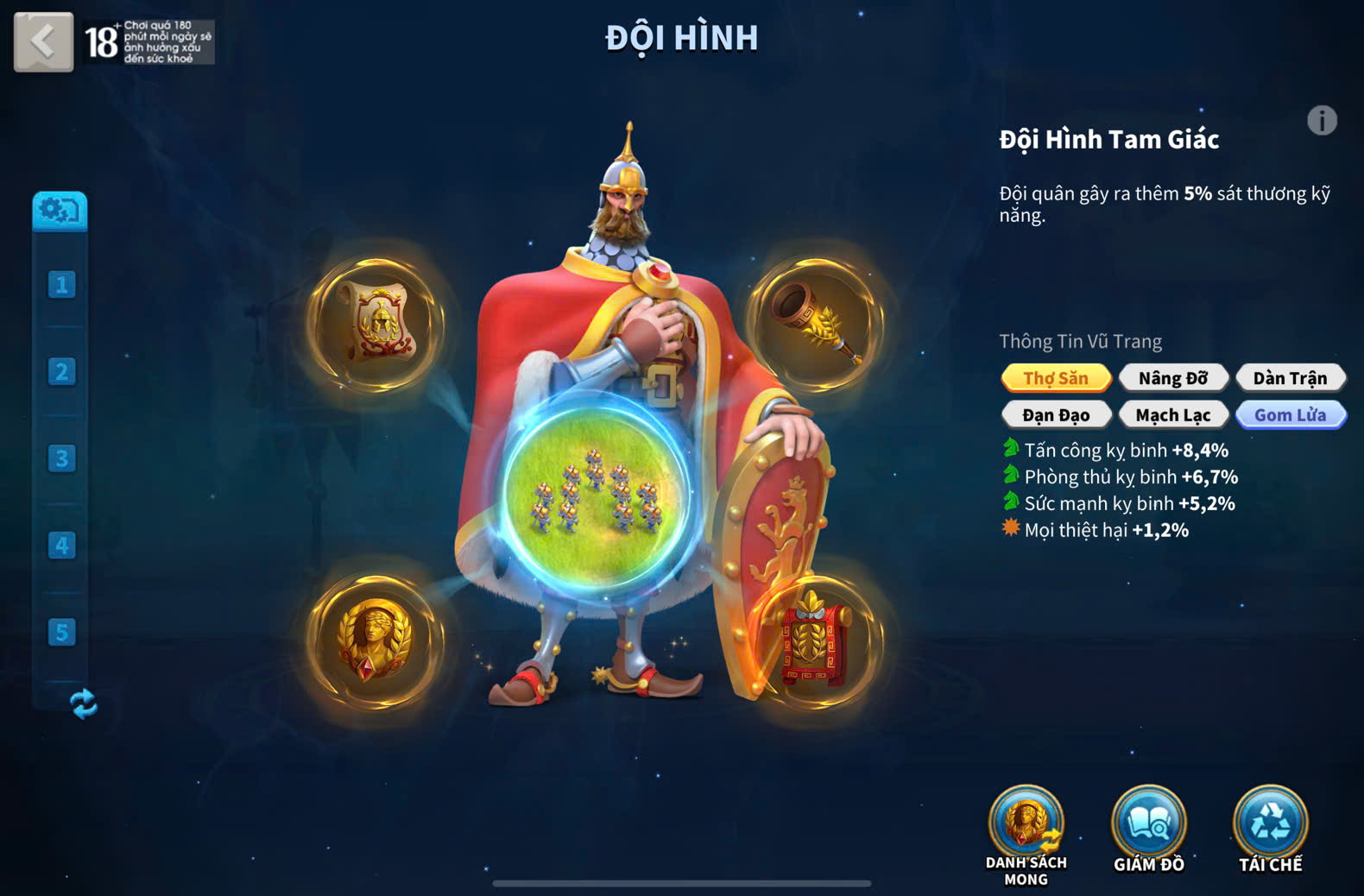The width and height of the screenshot is (1364, 896).
Task: Open the formation info button
Action: (x=1321, y=121)
